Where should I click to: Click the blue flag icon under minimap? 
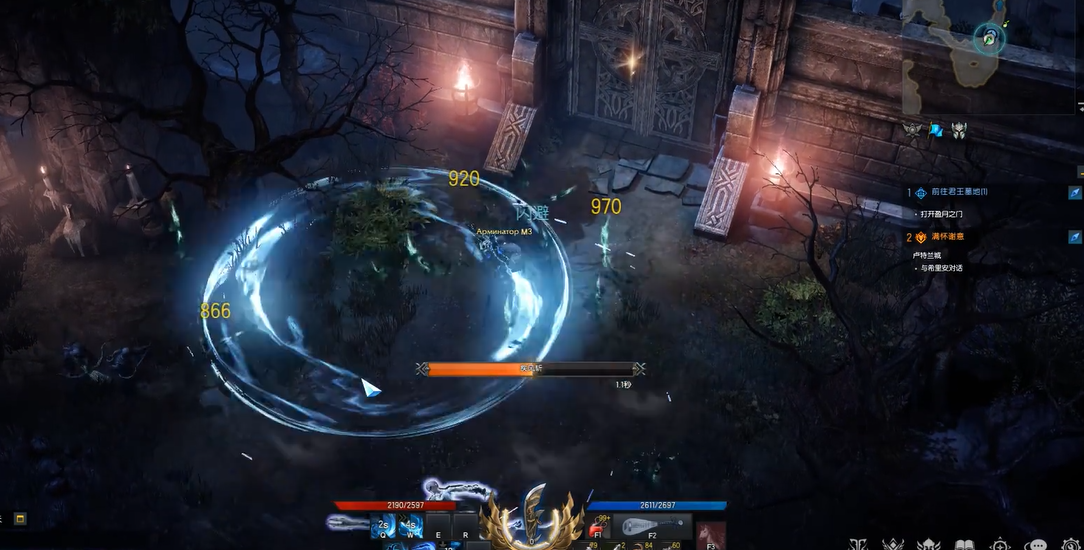(x=936, y=130)
